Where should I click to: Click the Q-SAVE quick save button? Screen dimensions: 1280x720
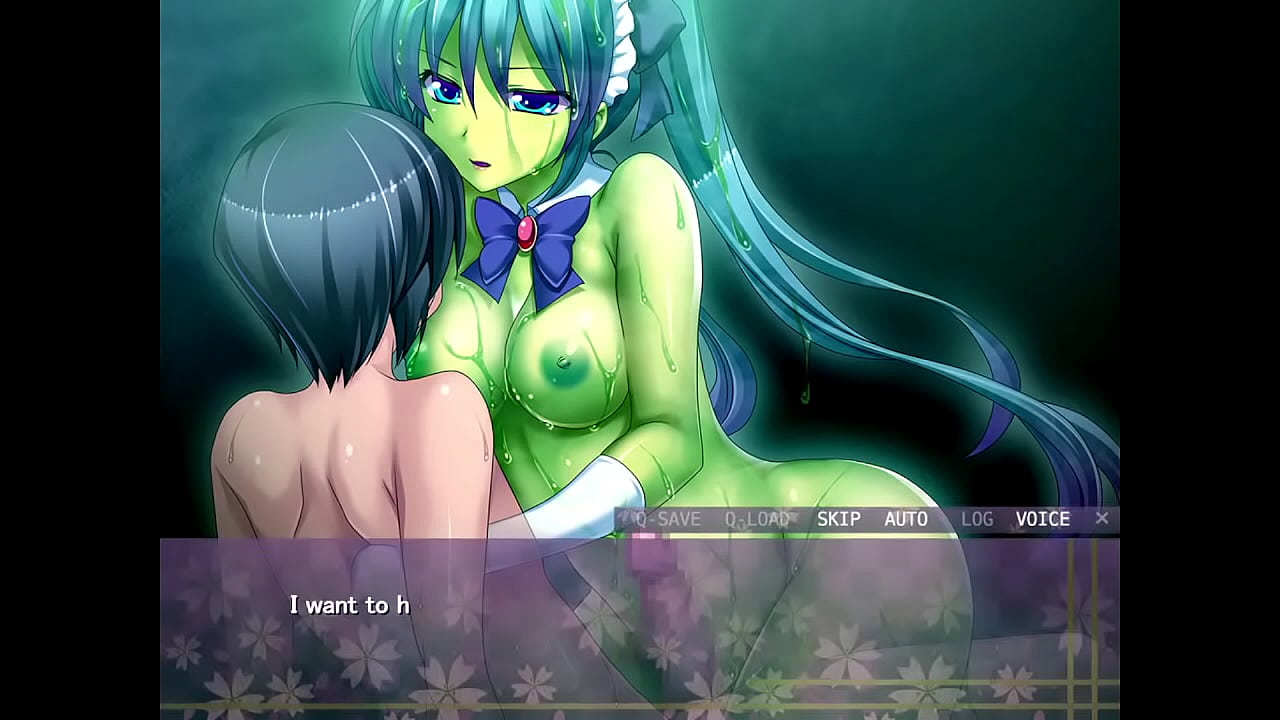click(667, 519)
